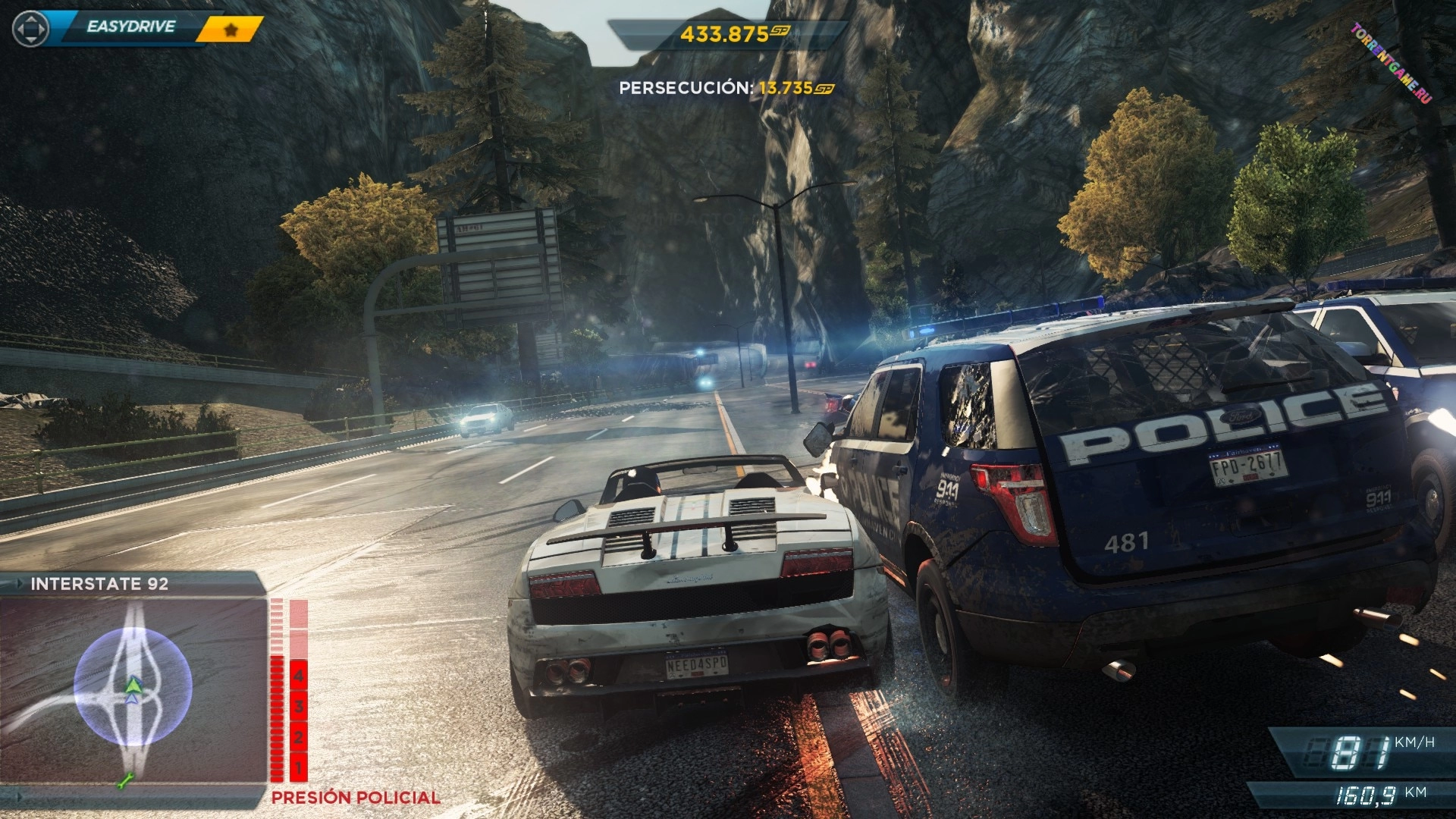Select the Interstate 92 location label
The image size is (1456, 819).
(x=99, y=584)
